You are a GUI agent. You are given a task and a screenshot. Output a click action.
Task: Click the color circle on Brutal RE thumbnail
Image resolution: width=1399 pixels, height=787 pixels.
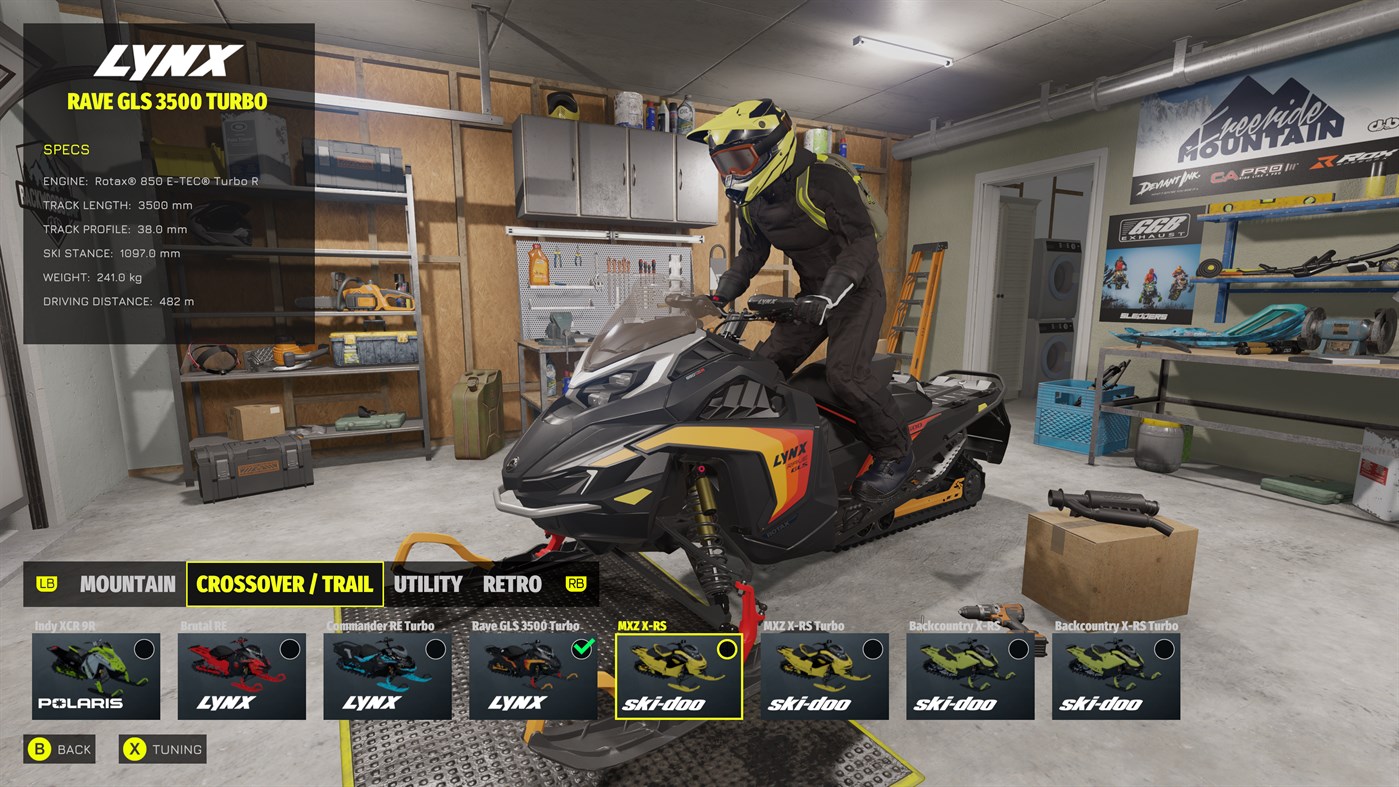click(x=291, y=648)
